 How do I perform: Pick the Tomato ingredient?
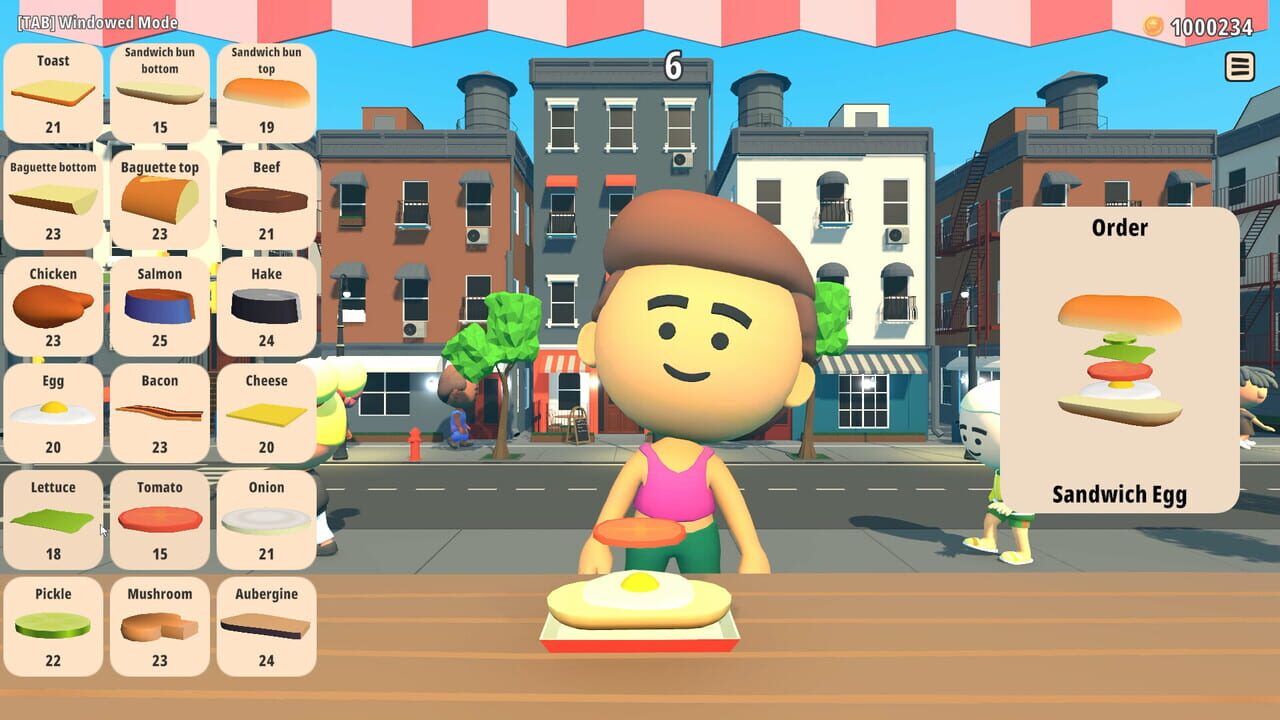click(x=160, y=518)
